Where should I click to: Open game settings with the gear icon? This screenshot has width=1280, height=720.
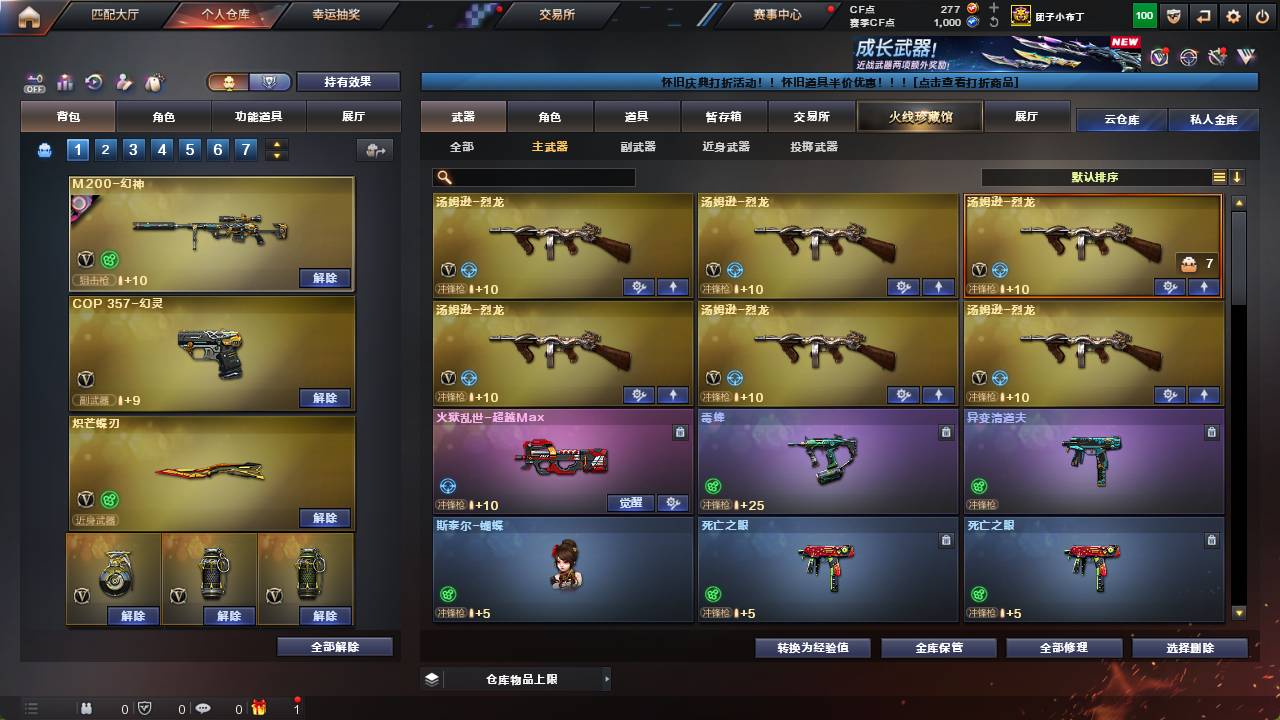coord(1232,15)
